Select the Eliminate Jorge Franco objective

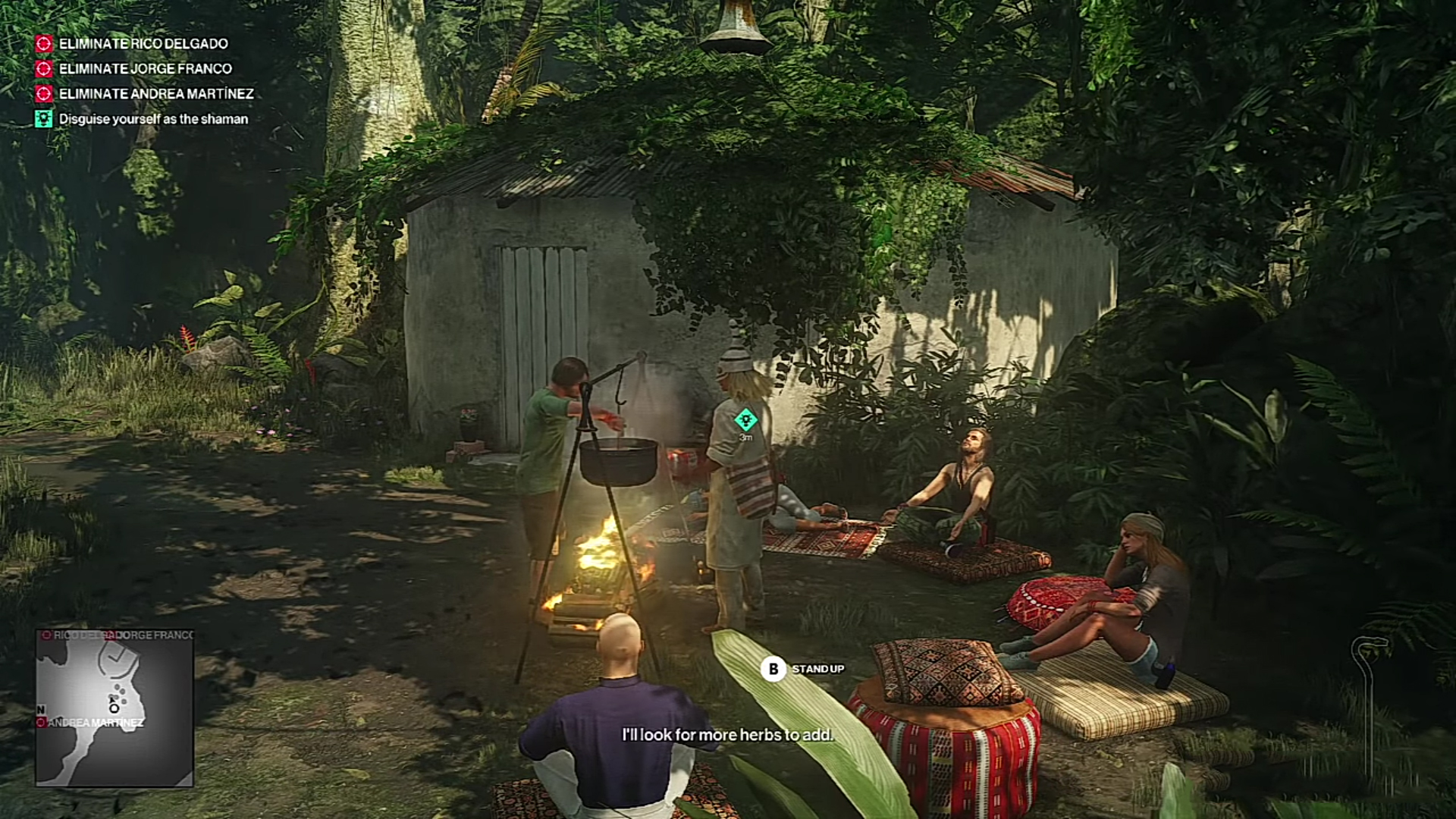click(x=145, y=69)
